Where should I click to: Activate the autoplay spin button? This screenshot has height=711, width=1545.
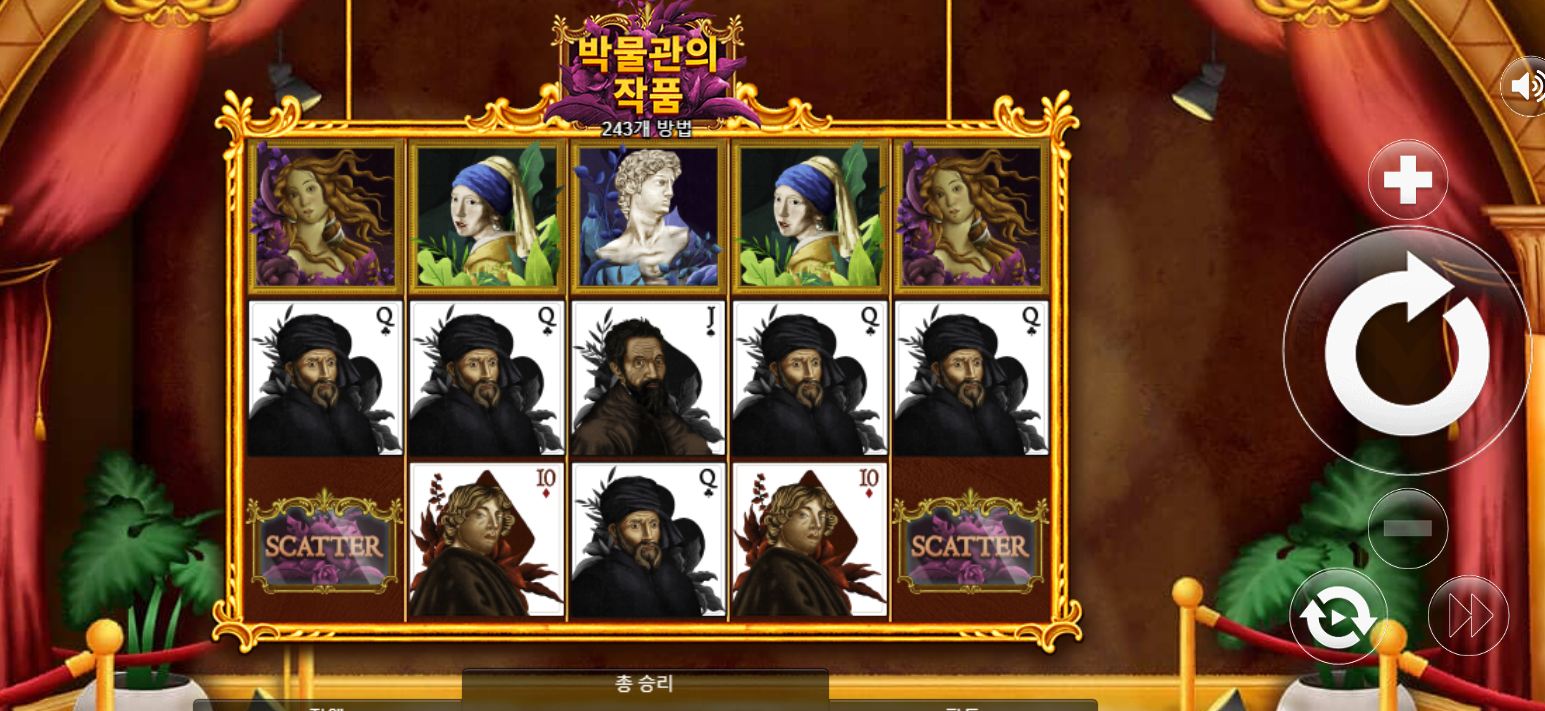point(1338,617)
